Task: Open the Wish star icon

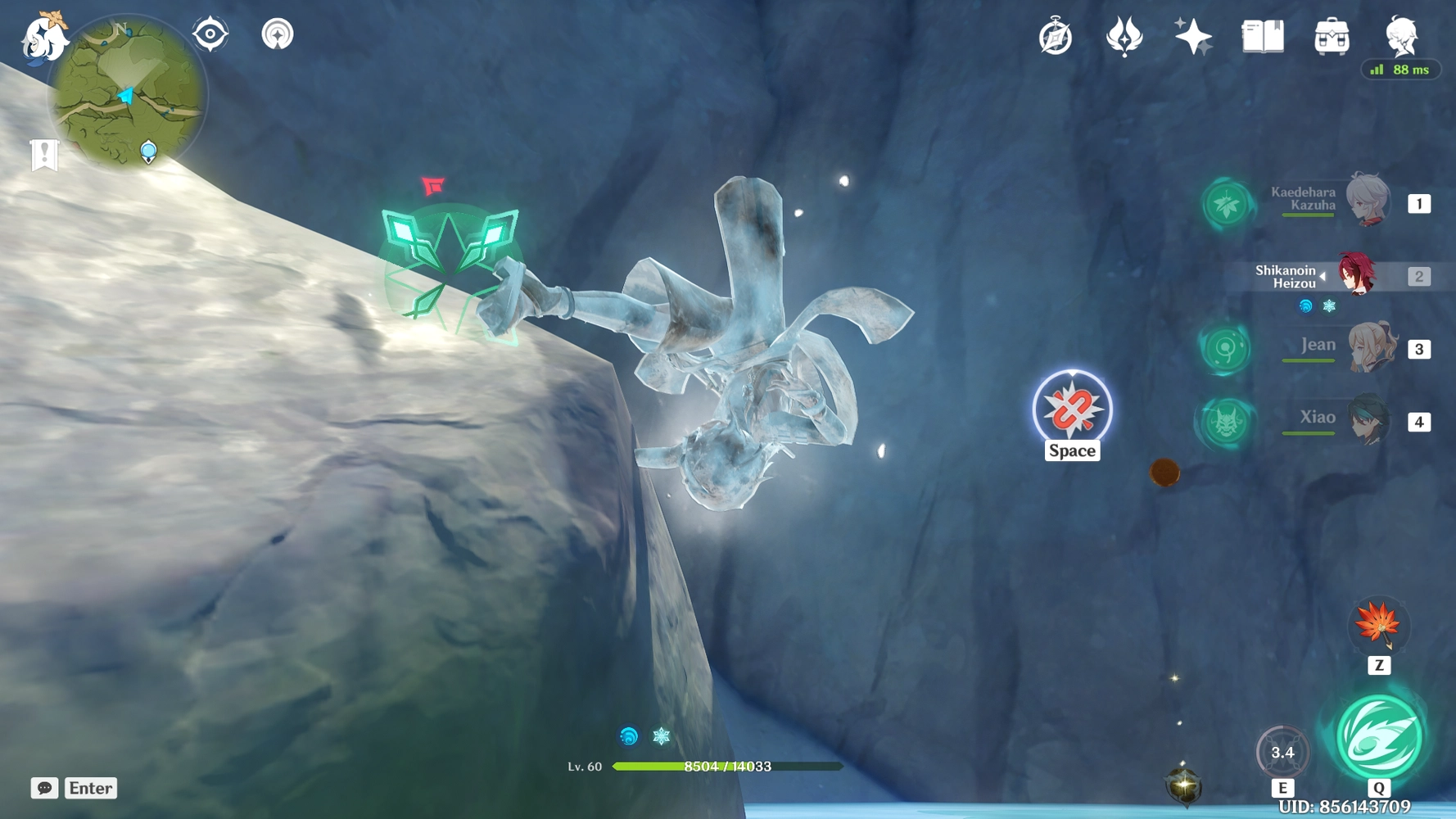Action: (1193, 37)
